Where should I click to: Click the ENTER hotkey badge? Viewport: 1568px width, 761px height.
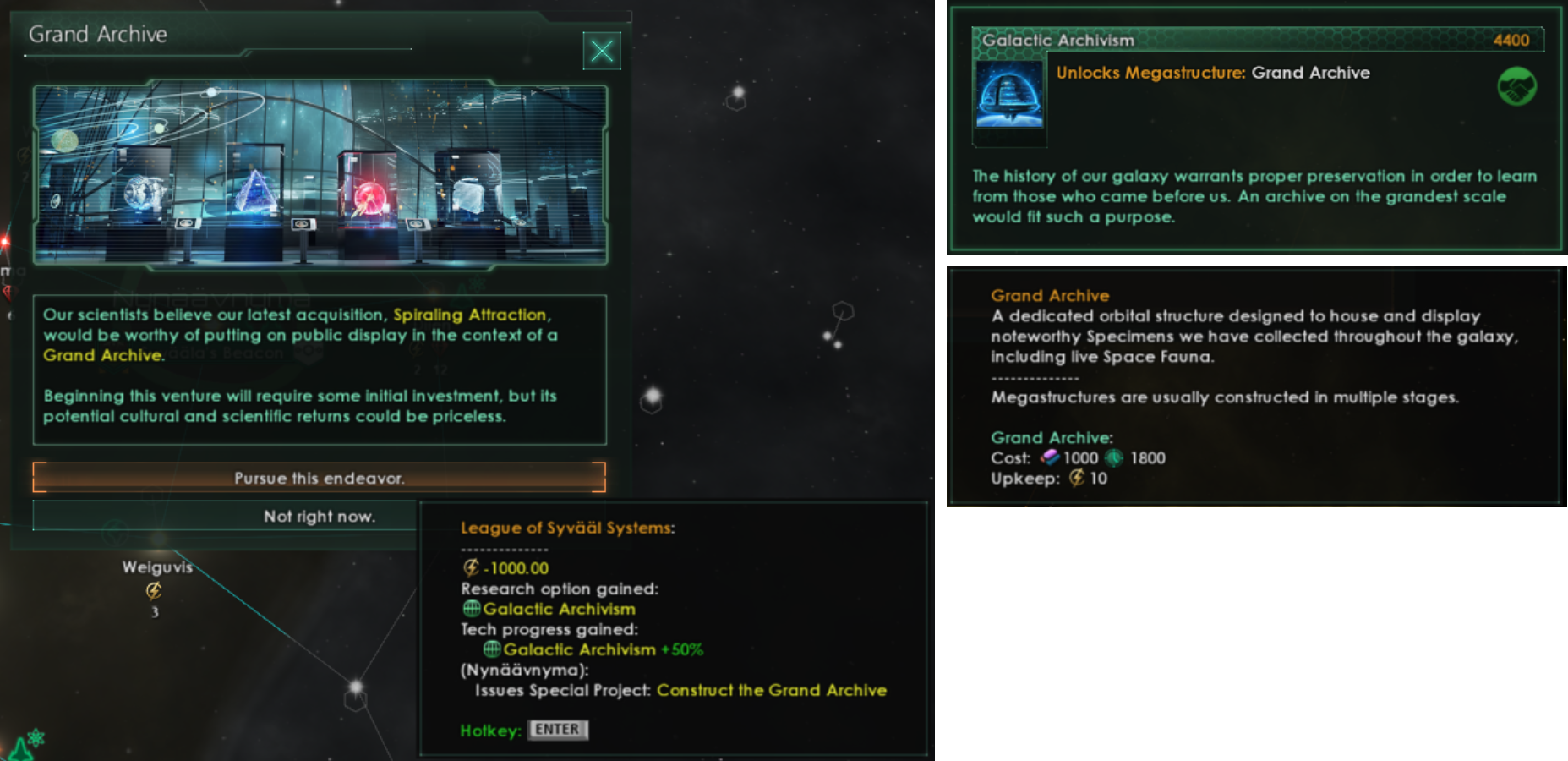[557, 730]
